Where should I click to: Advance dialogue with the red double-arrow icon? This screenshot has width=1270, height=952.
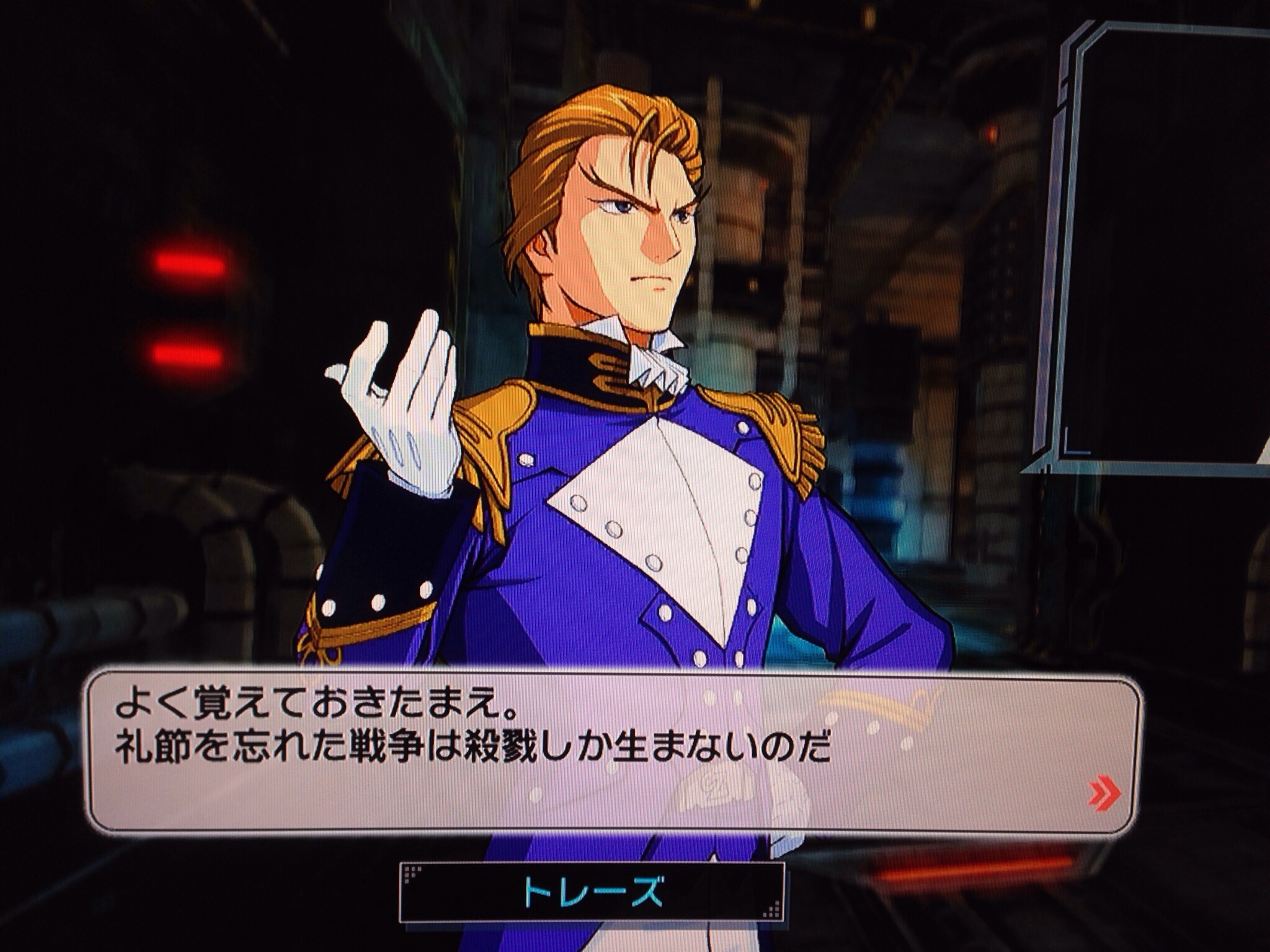tap(1104, 794)
